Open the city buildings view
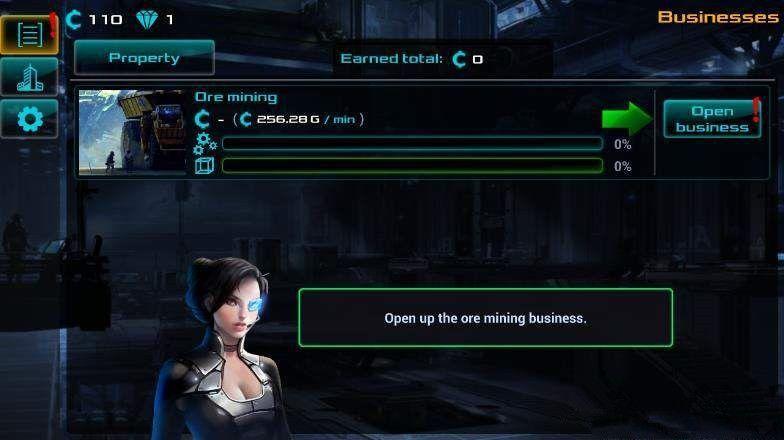The width and height of the screenshot is (784, 440). (30, 76)
